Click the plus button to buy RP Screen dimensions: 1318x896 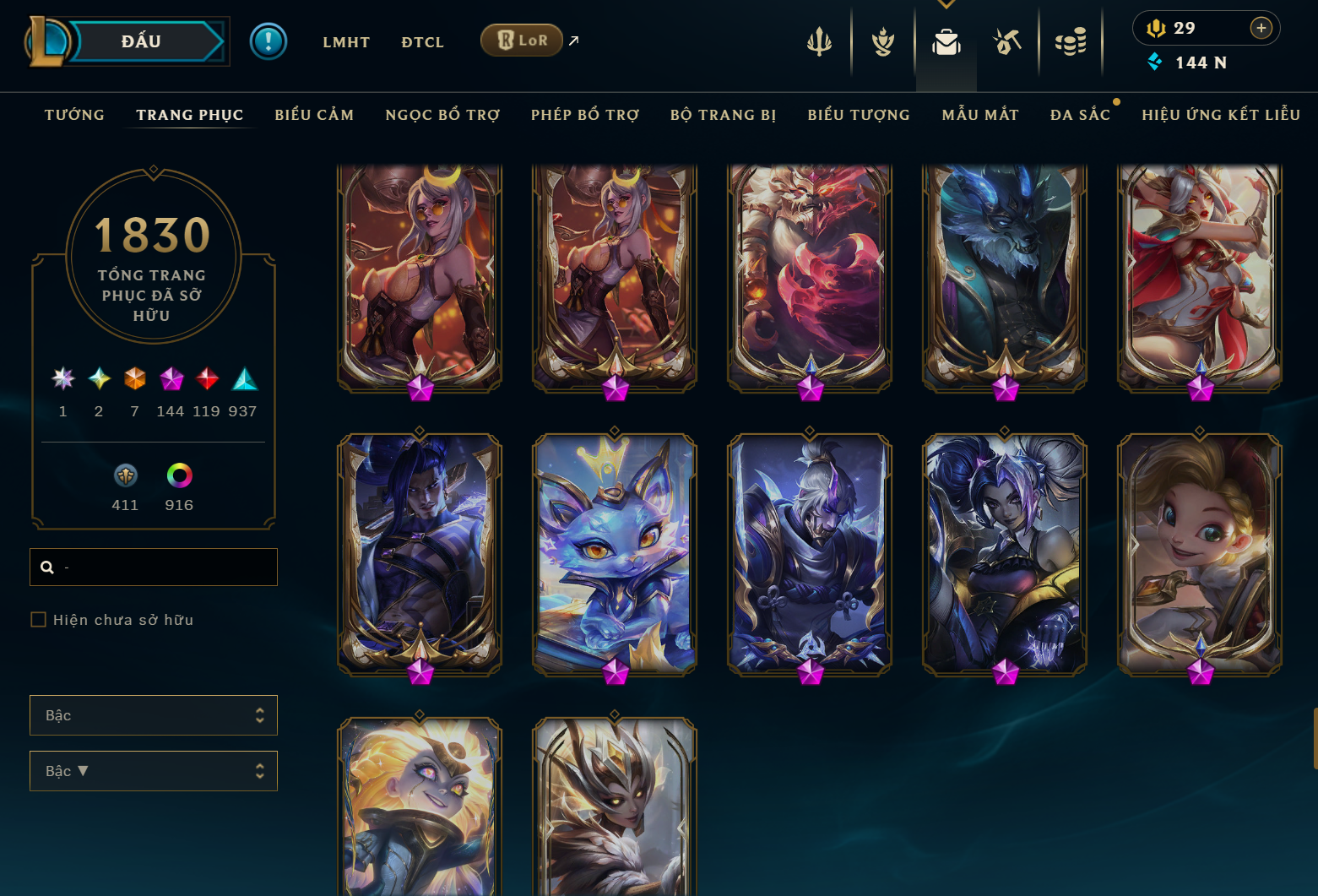pos(1261,28)
